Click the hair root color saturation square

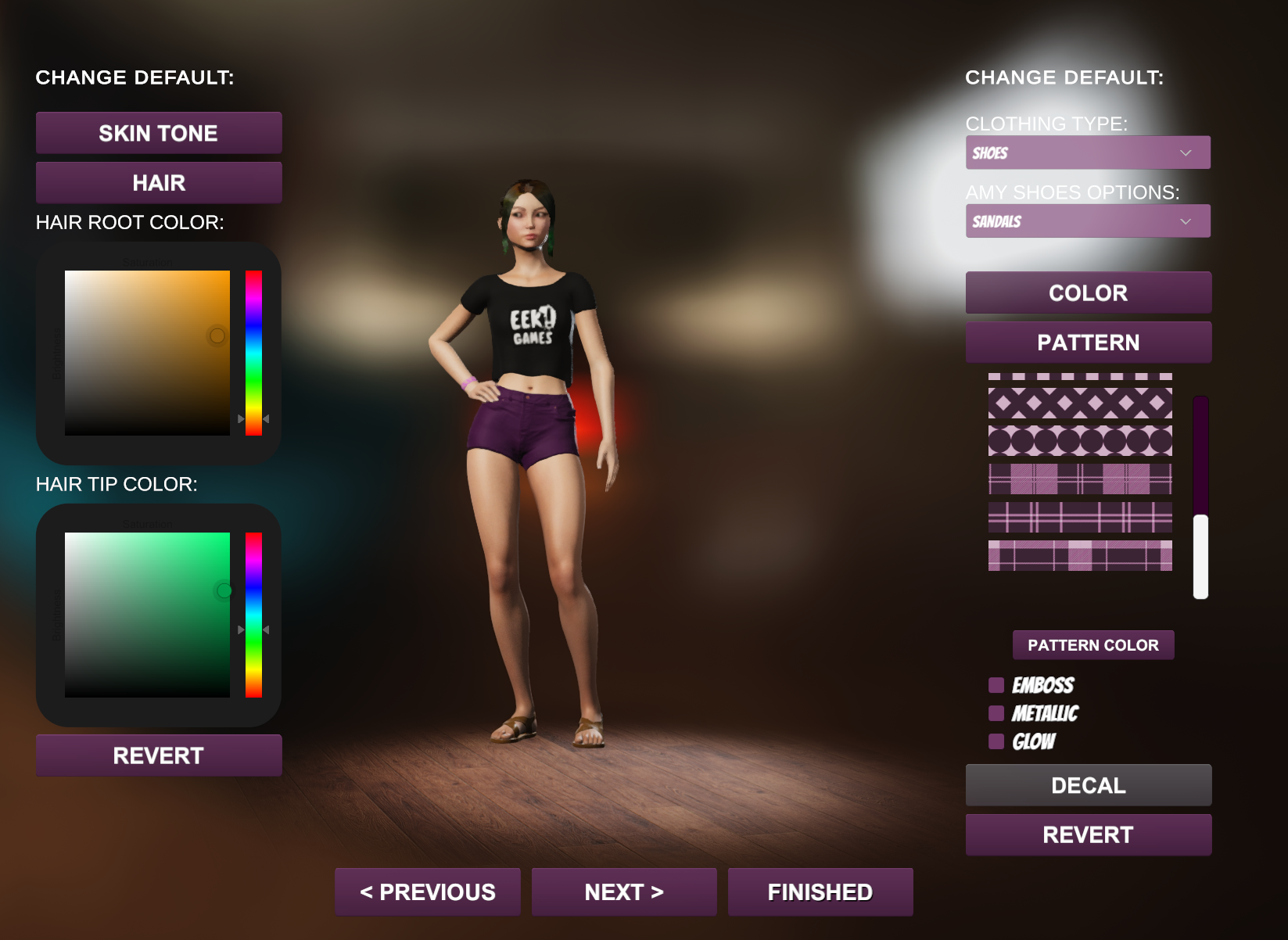147,353
